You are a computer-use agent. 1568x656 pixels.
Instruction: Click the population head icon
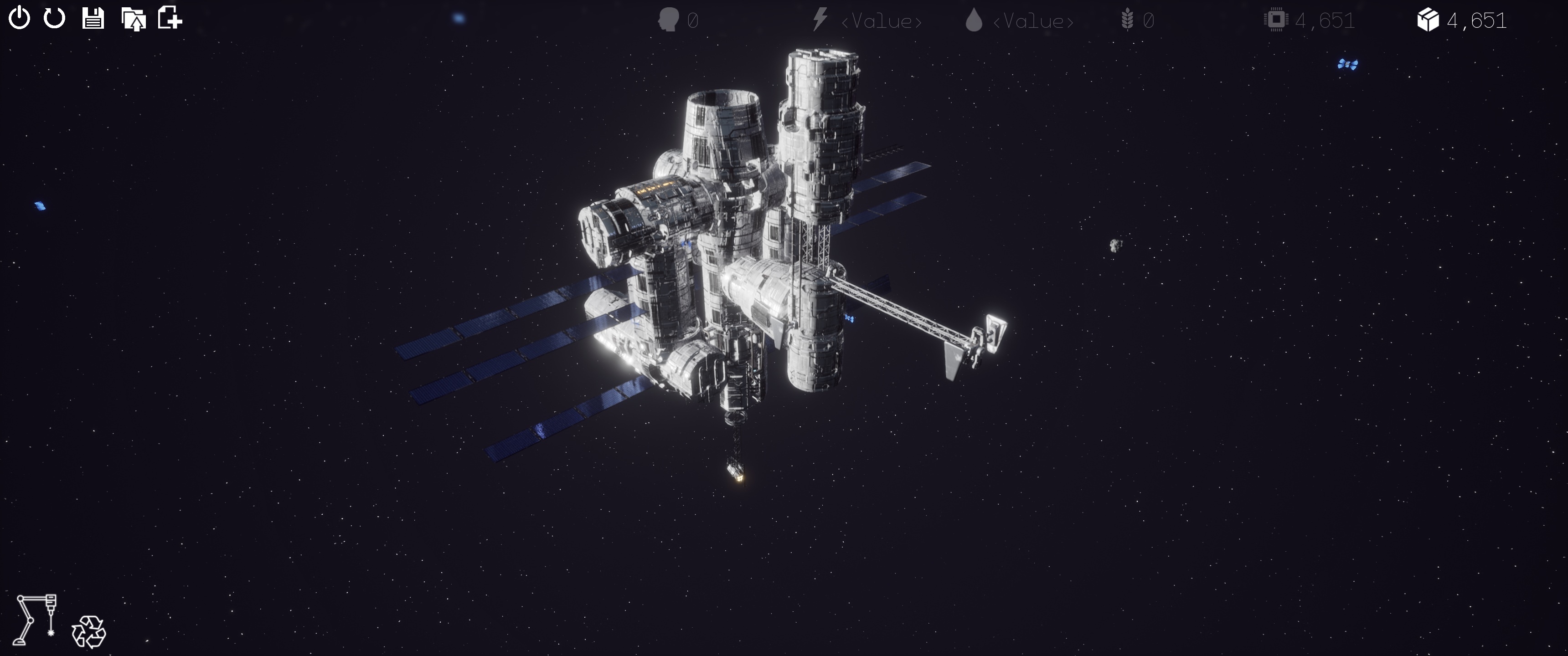click(668, 20)
